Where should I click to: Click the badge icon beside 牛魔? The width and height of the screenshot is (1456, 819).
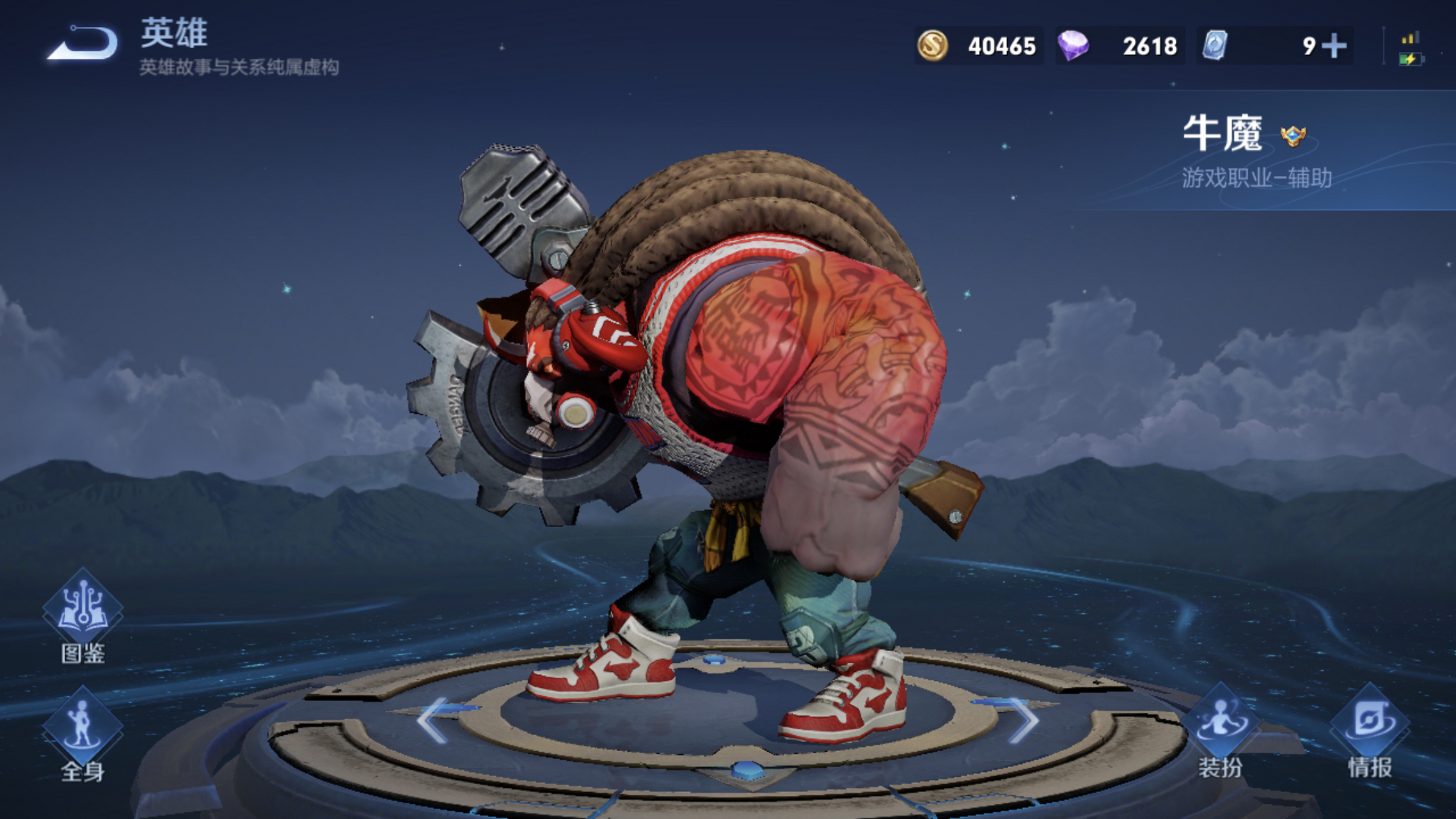(1293, 136)
